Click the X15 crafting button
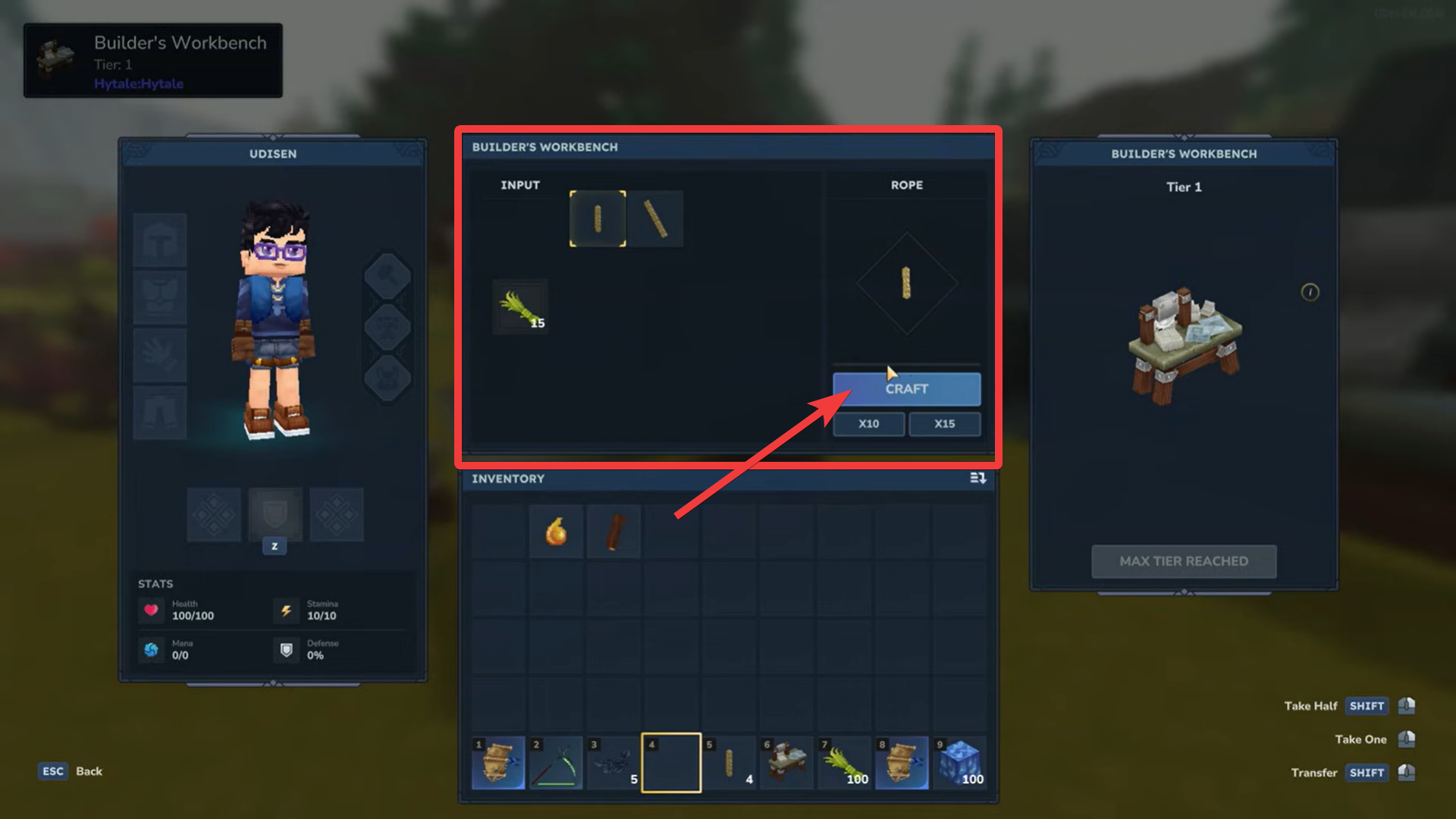 [x=945, y=424]
